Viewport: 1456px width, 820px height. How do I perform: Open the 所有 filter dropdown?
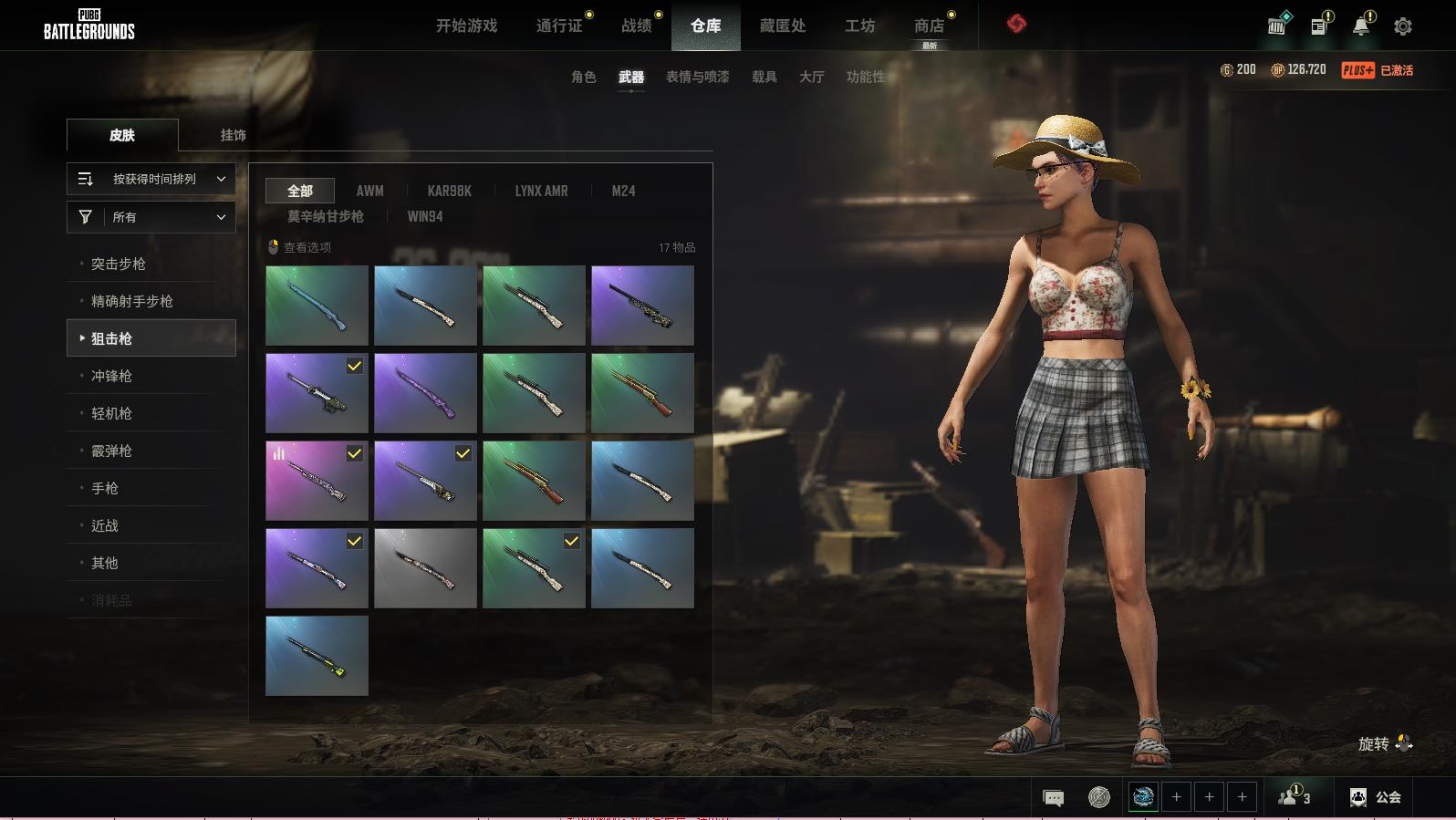coord(151,217)
